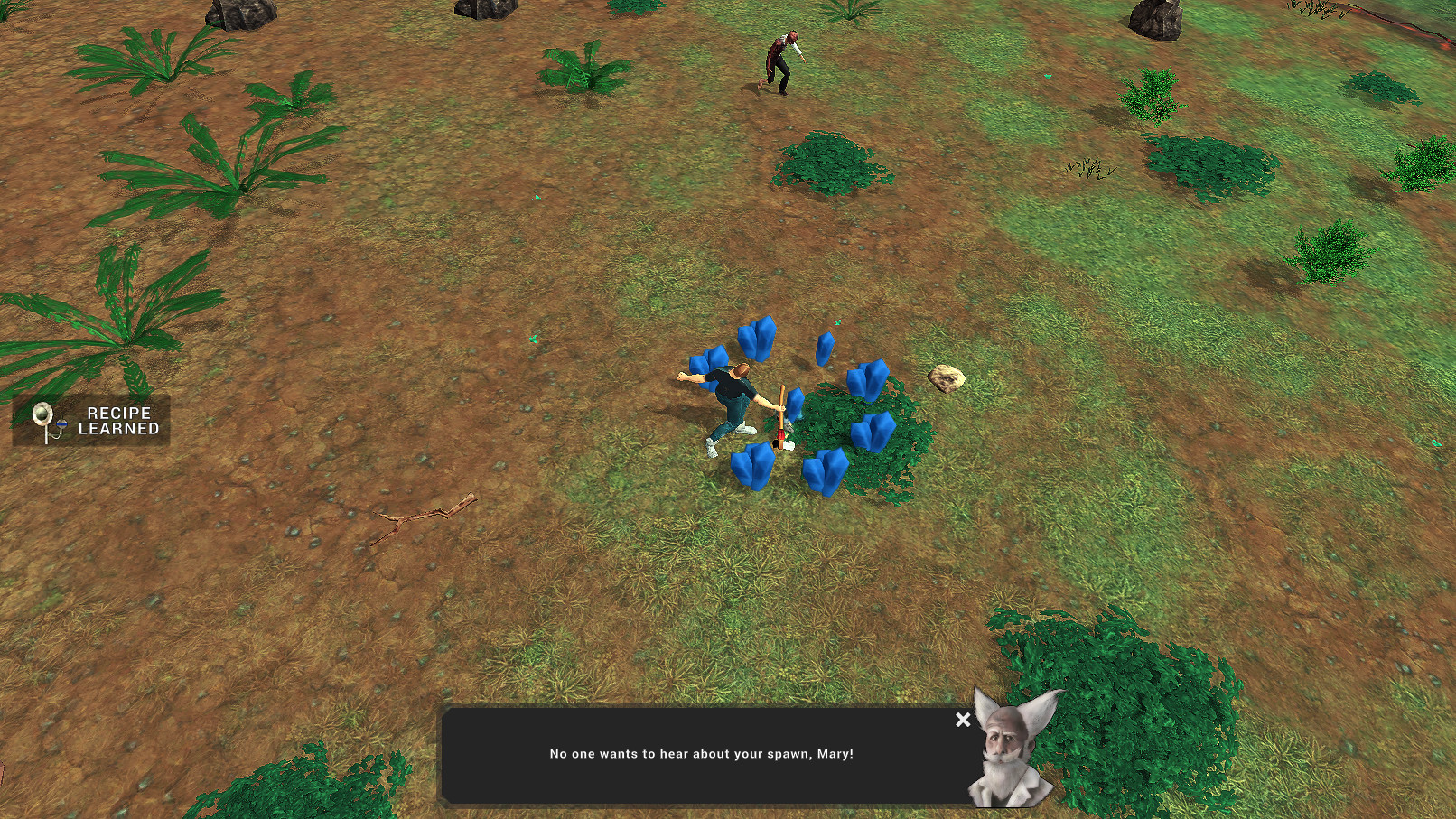Click the dialog text about Mary's spawn
Screen dimensions: 1456x819
[705, 754]
